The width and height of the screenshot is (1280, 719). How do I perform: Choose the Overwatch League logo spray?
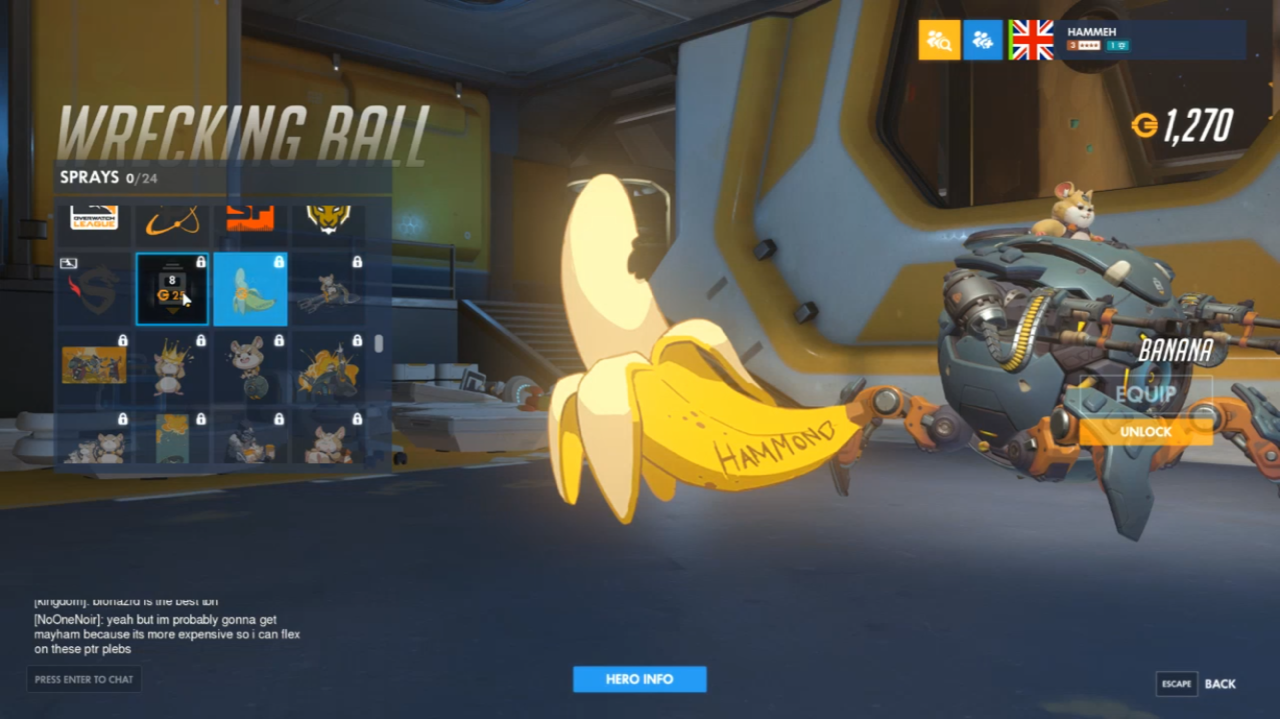pyautogui.click(x=94, y=220)
